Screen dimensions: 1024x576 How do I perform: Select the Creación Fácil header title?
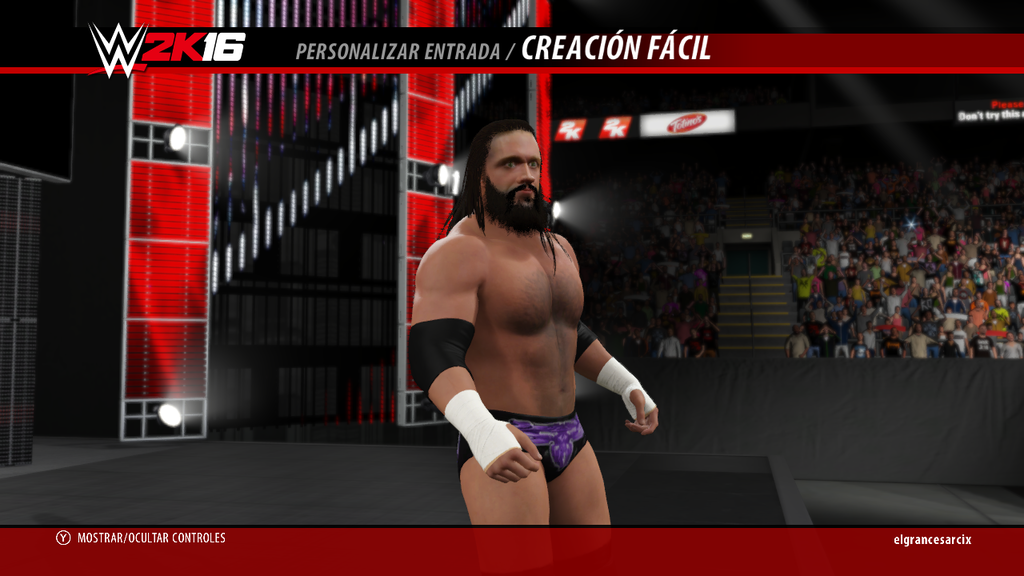tap(616, 49)
